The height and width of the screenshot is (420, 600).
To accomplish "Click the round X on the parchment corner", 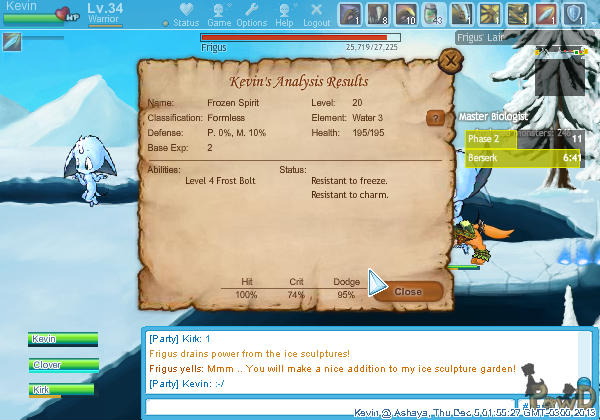I will click(451, 61).
